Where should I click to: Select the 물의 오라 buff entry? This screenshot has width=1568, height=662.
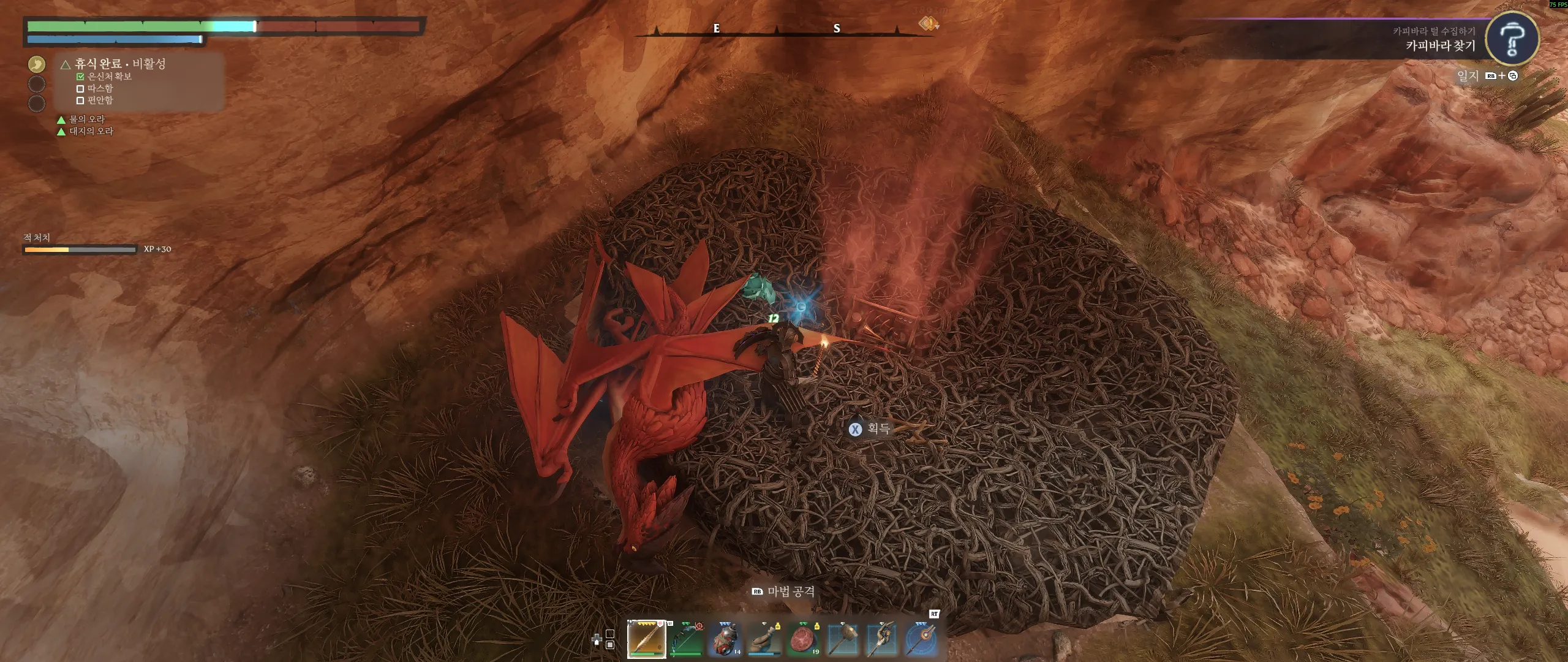86,119
